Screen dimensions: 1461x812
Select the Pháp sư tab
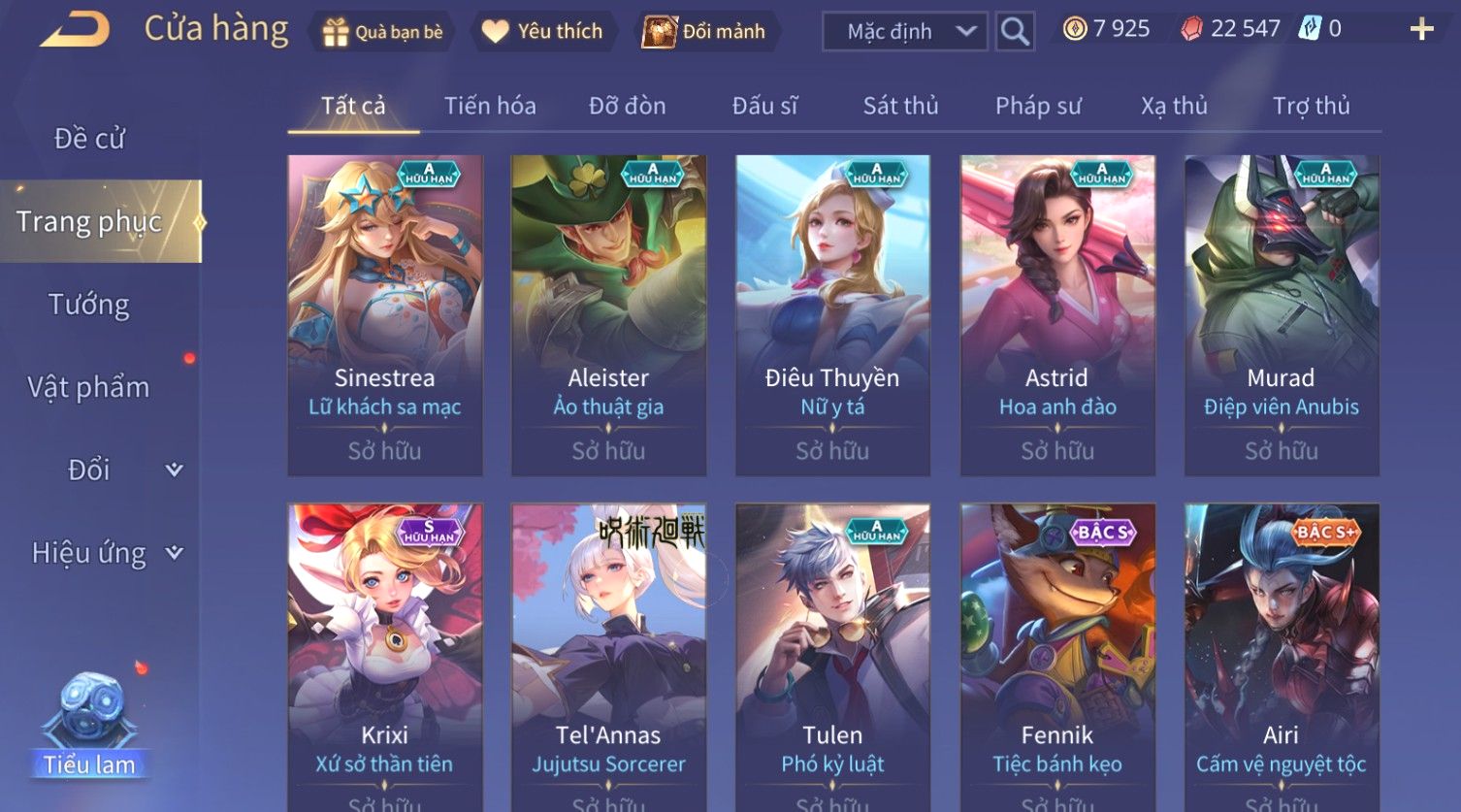click(1037, 106)
